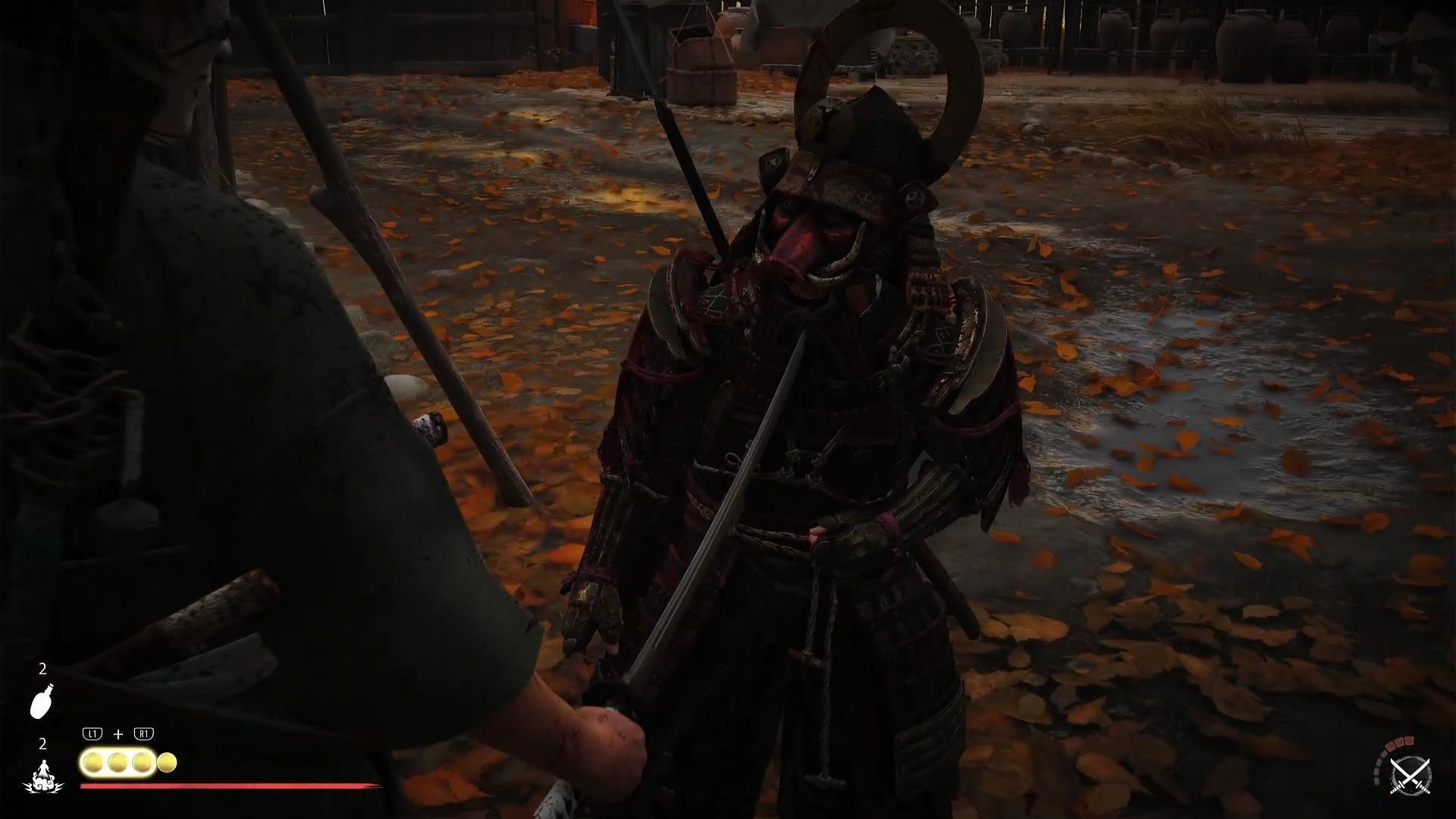
Task: Select the white sake bottle icon
Action: click(42, 700)
